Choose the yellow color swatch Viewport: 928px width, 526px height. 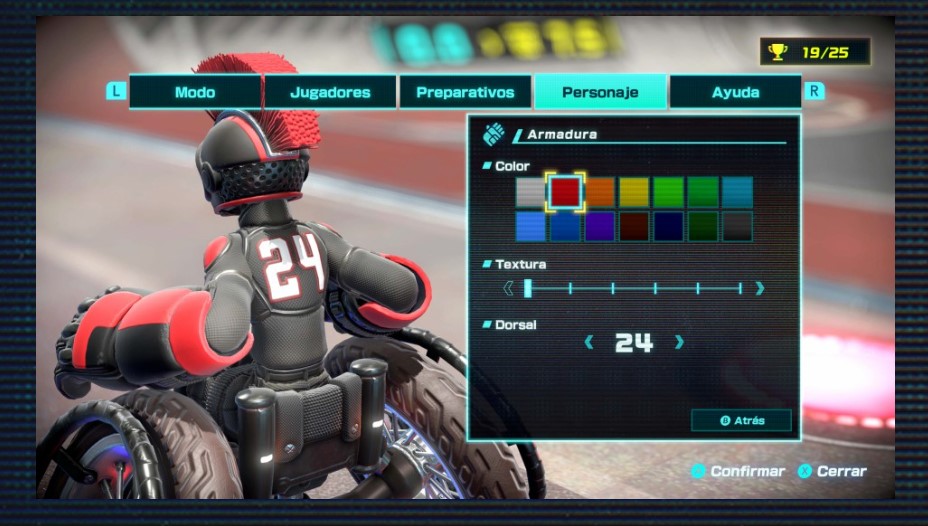pos(633,191)
